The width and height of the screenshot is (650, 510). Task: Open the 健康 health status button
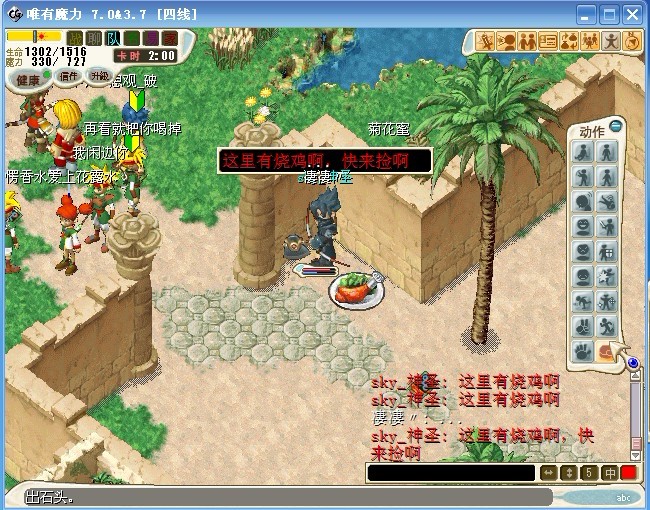pyautogui.click(x=27, y=79)
